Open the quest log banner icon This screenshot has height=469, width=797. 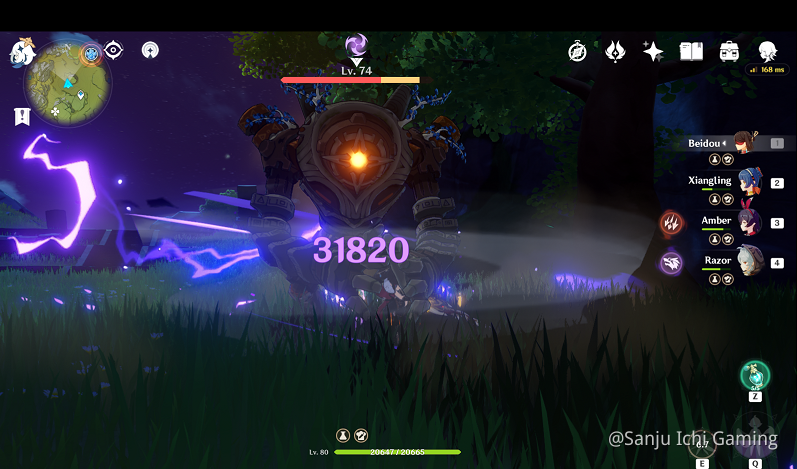tap(22, 117)
